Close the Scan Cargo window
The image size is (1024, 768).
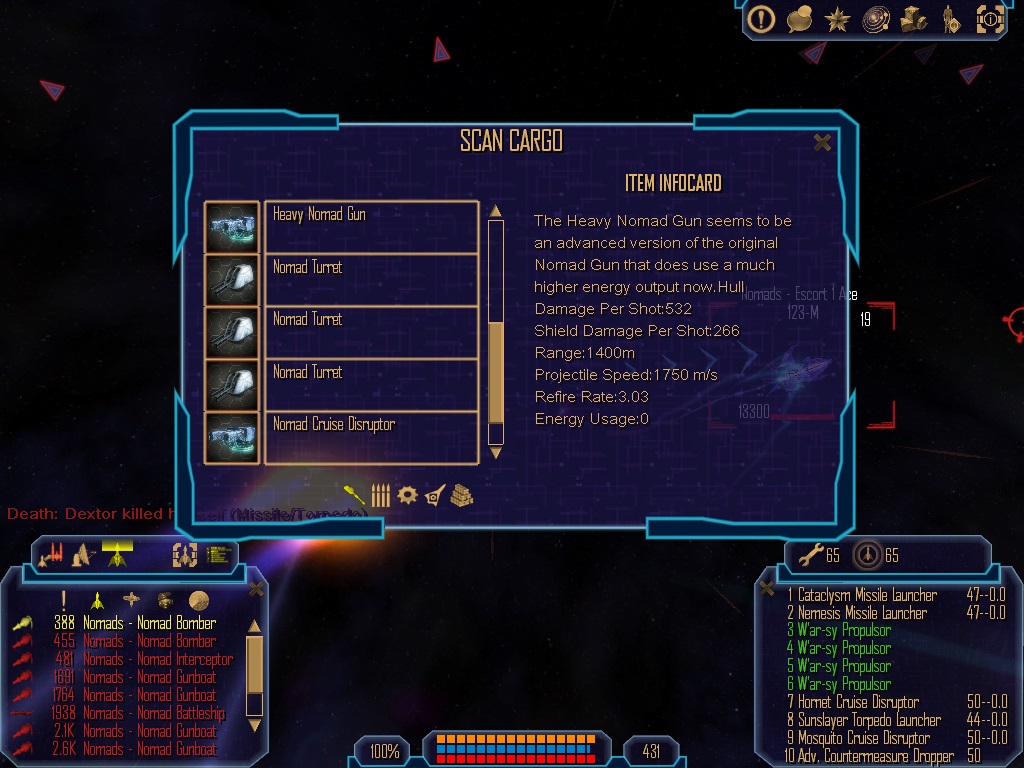coord(822,143)
